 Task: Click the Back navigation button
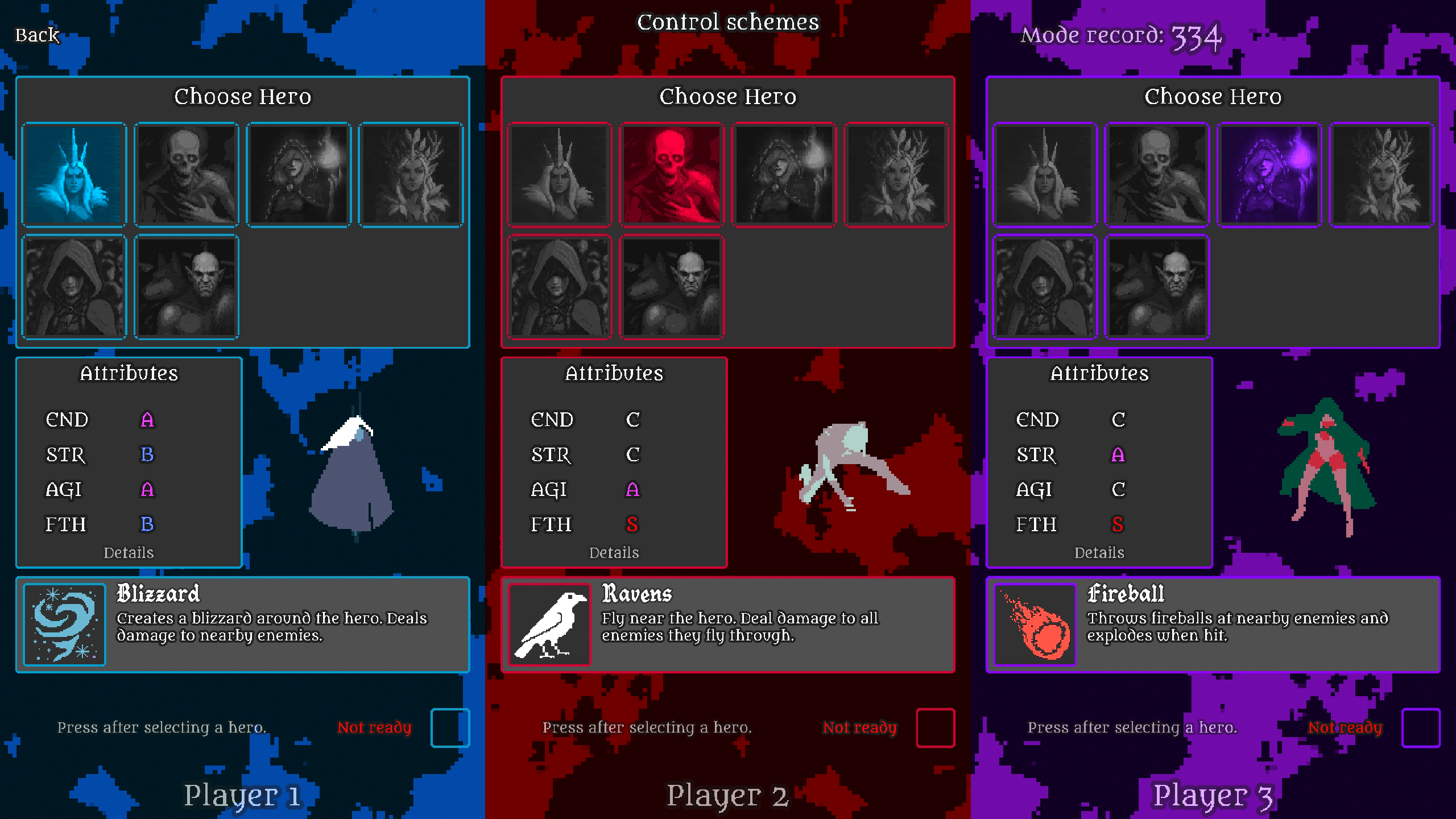click(x=37, y=35)
